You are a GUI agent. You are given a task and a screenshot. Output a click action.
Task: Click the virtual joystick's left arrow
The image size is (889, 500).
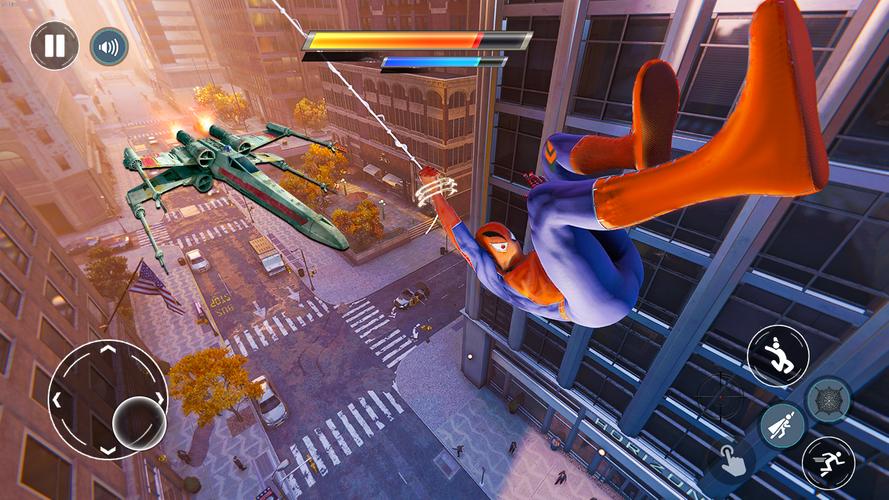coord(59,400)
